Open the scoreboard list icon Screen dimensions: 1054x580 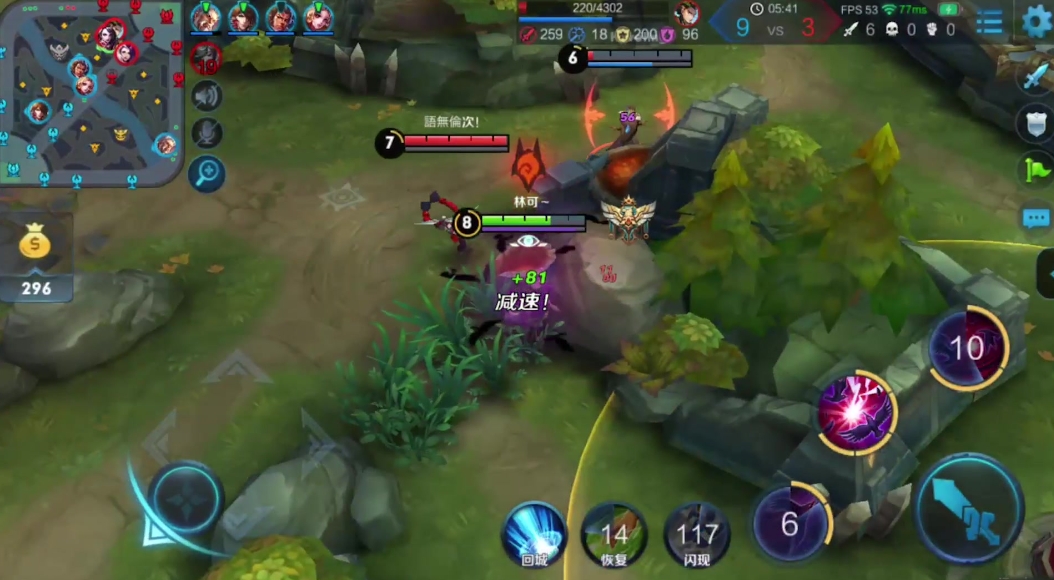pyautogui.click(x=989, y=22)
